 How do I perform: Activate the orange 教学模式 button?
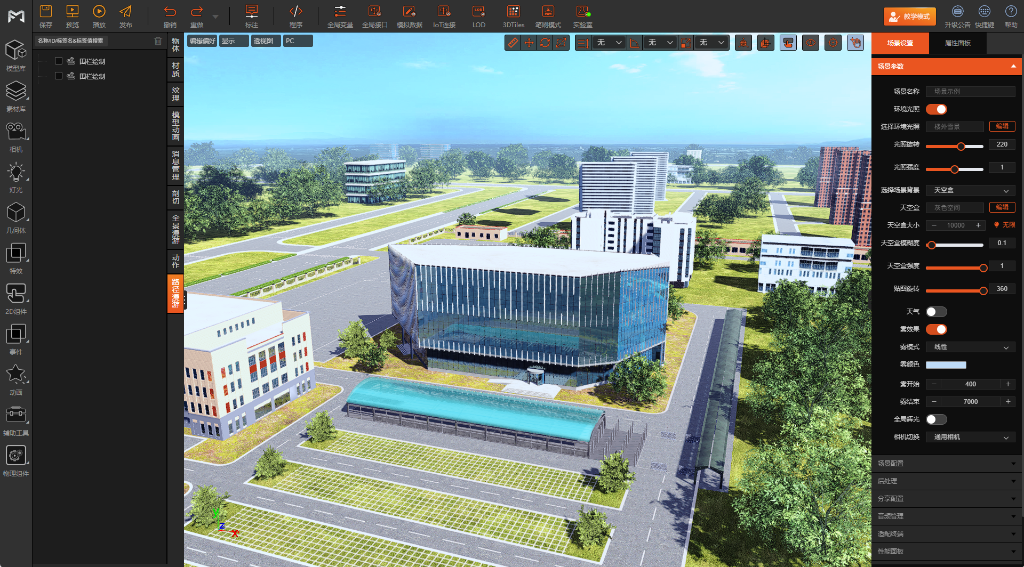(x=908, y=16)
